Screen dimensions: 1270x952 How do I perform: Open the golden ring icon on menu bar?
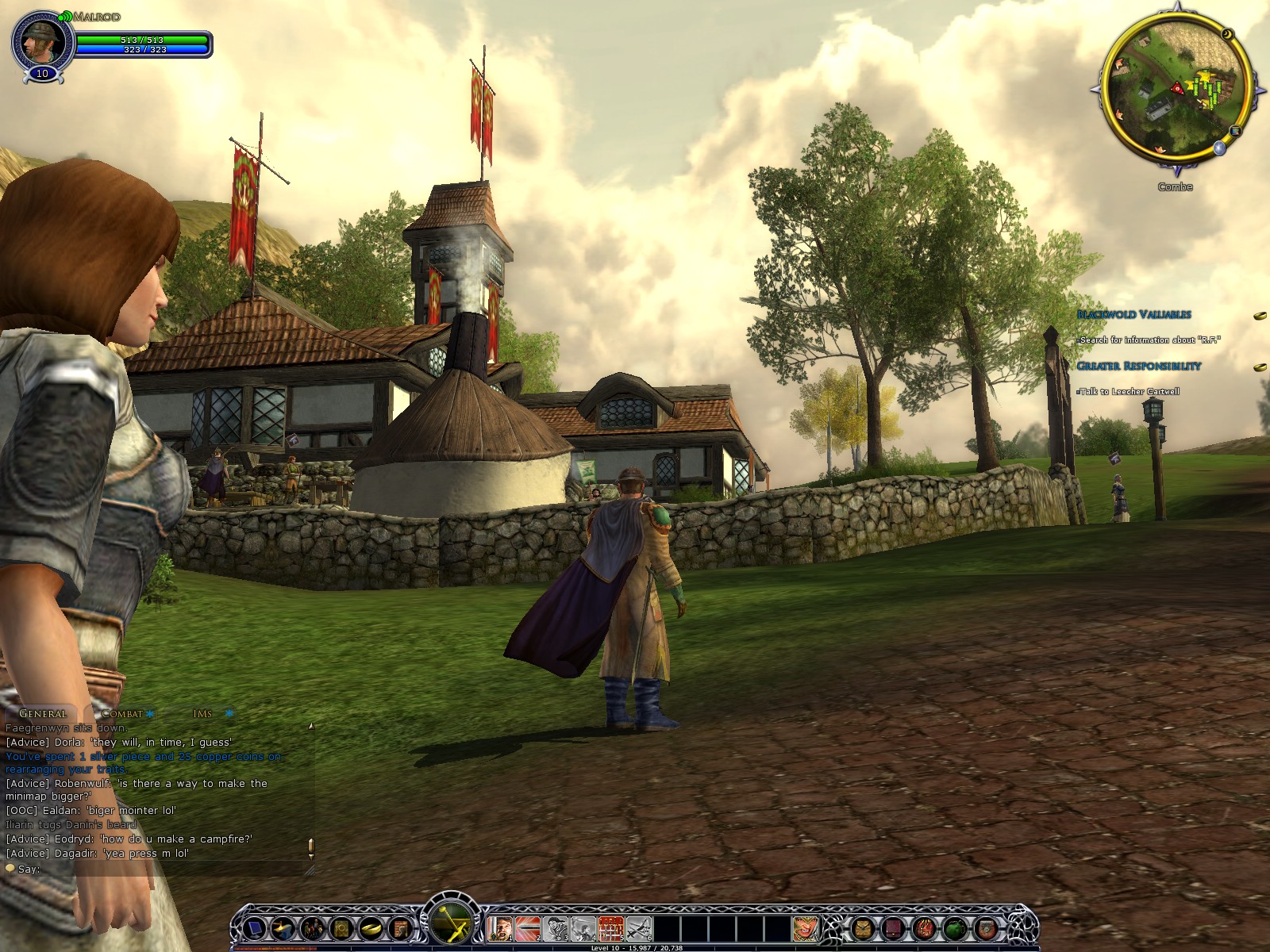point(370,927)
